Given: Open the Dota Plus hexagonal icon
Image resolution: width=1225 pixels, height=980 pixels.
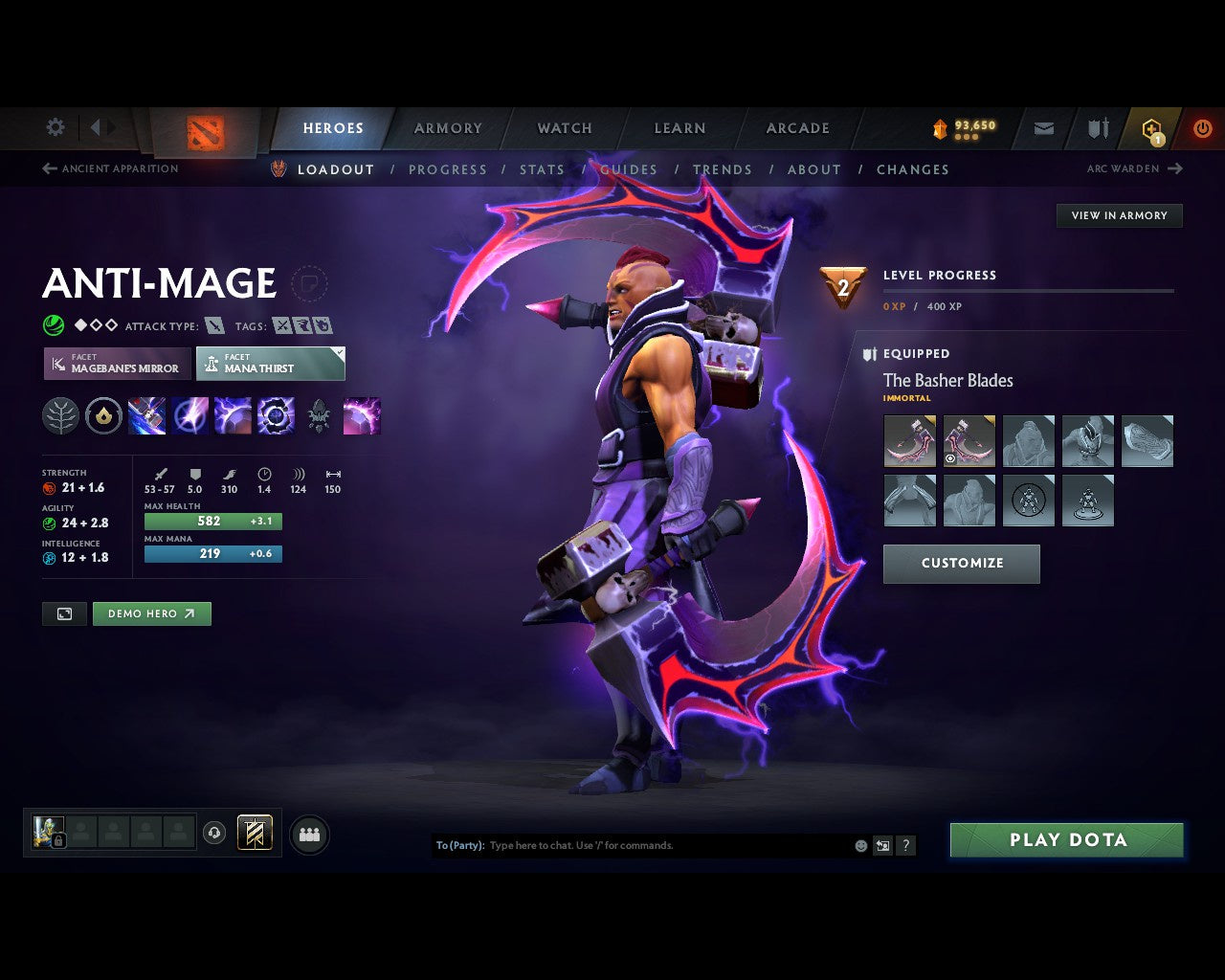Looking at the screenshot, I should pyautogui.click(x=1151, y=128).
